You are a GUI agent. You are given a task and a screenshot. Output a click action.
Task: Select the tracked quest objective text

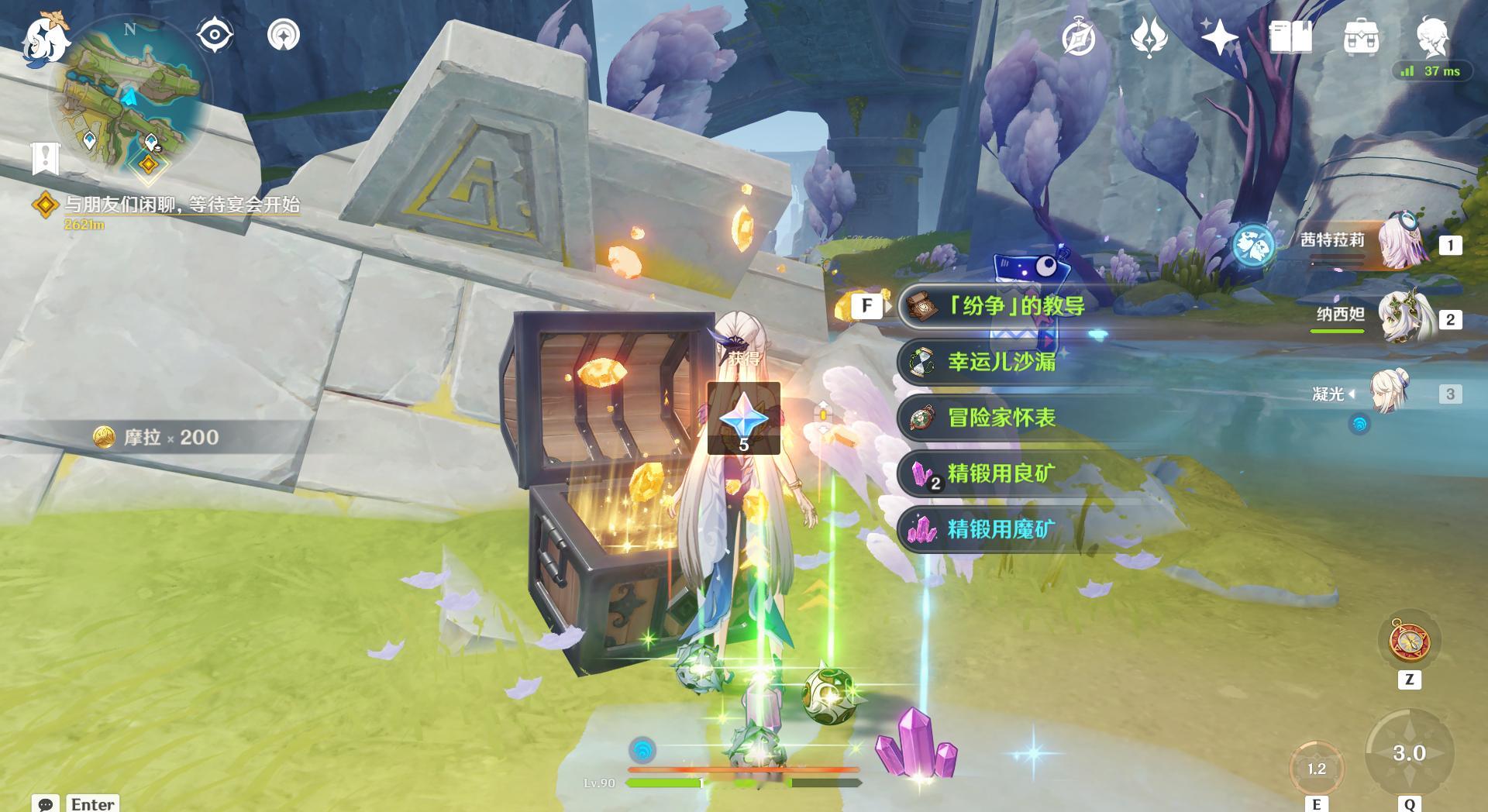[181, 205]
